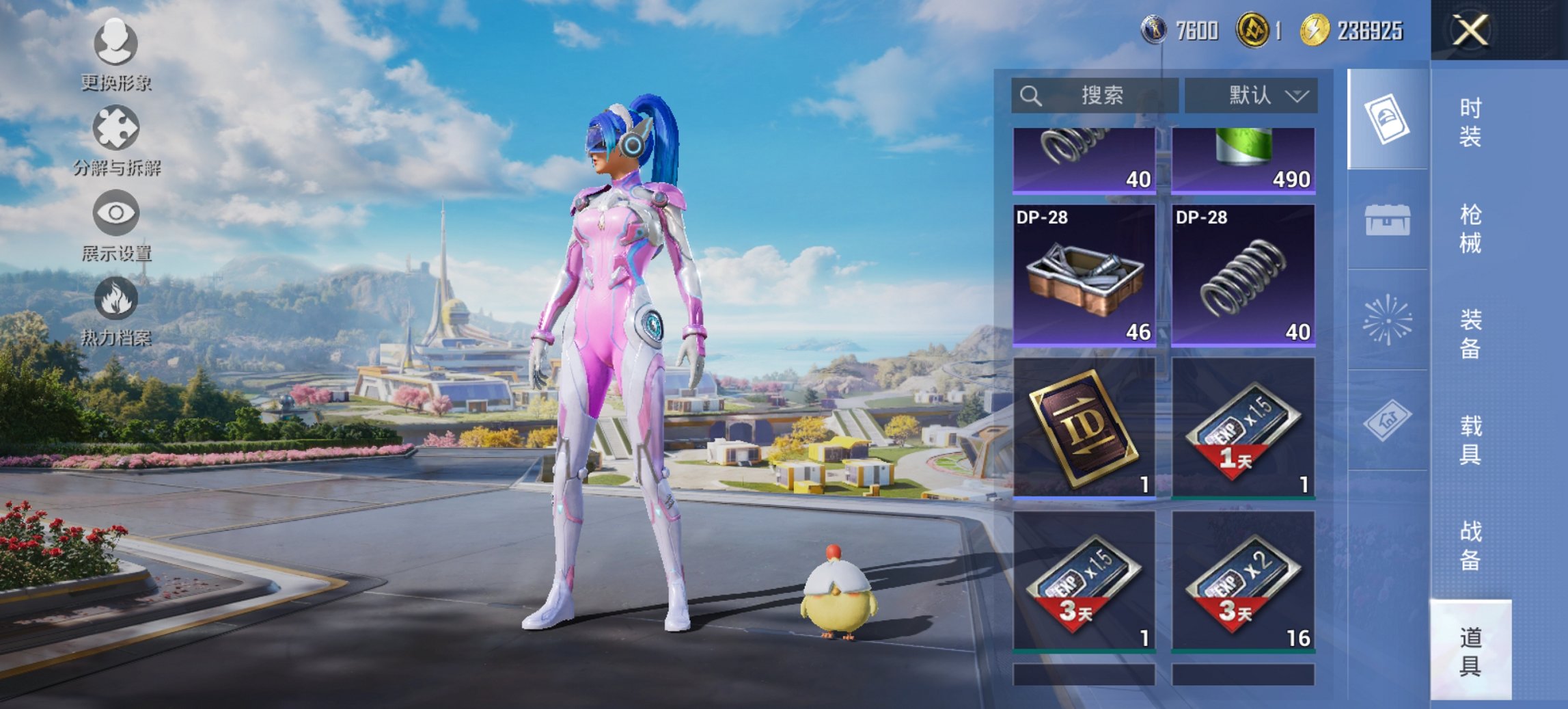Switch to the 载具 vehicles tab

click(x=1470, y=440)
